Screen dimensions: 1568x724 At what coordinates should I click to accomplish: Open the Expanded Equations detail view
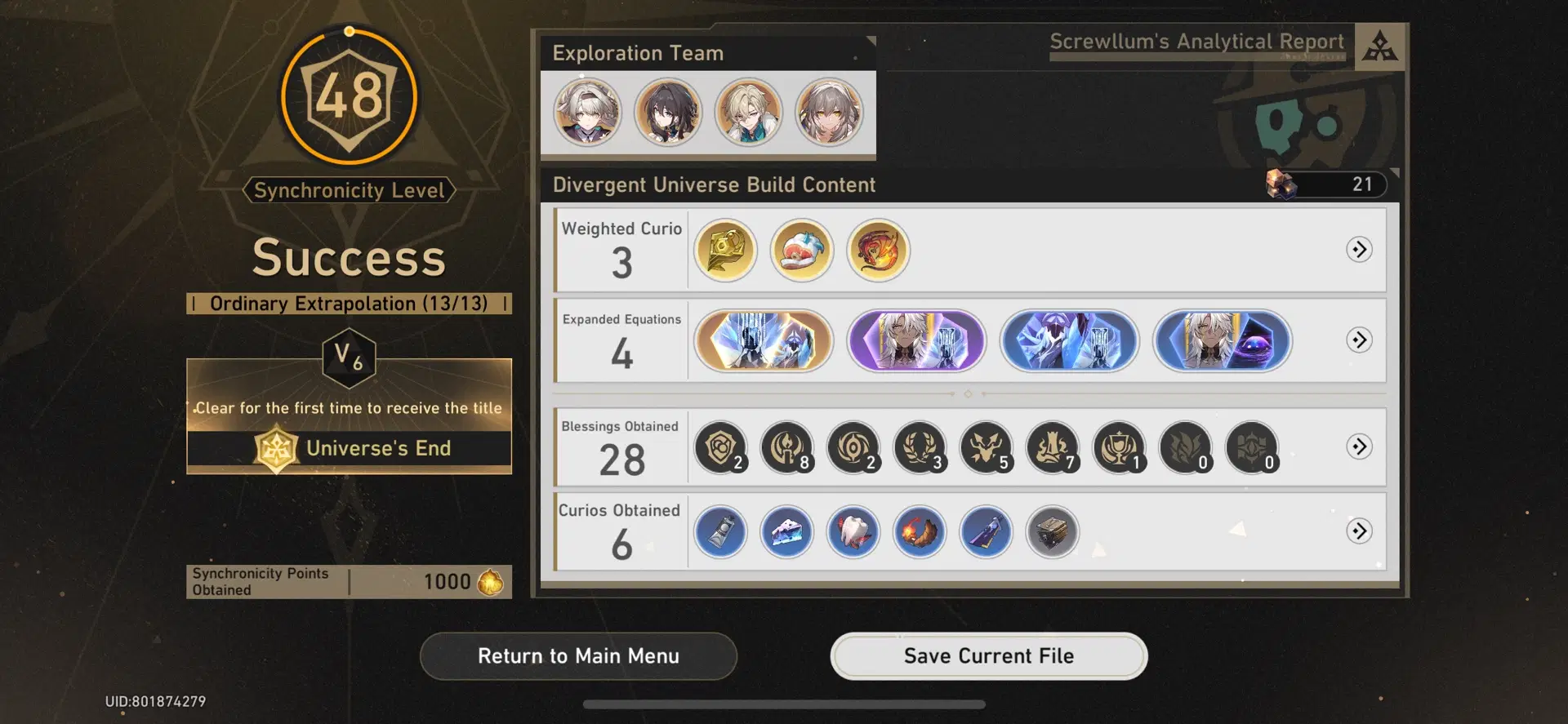(1359, 341)
